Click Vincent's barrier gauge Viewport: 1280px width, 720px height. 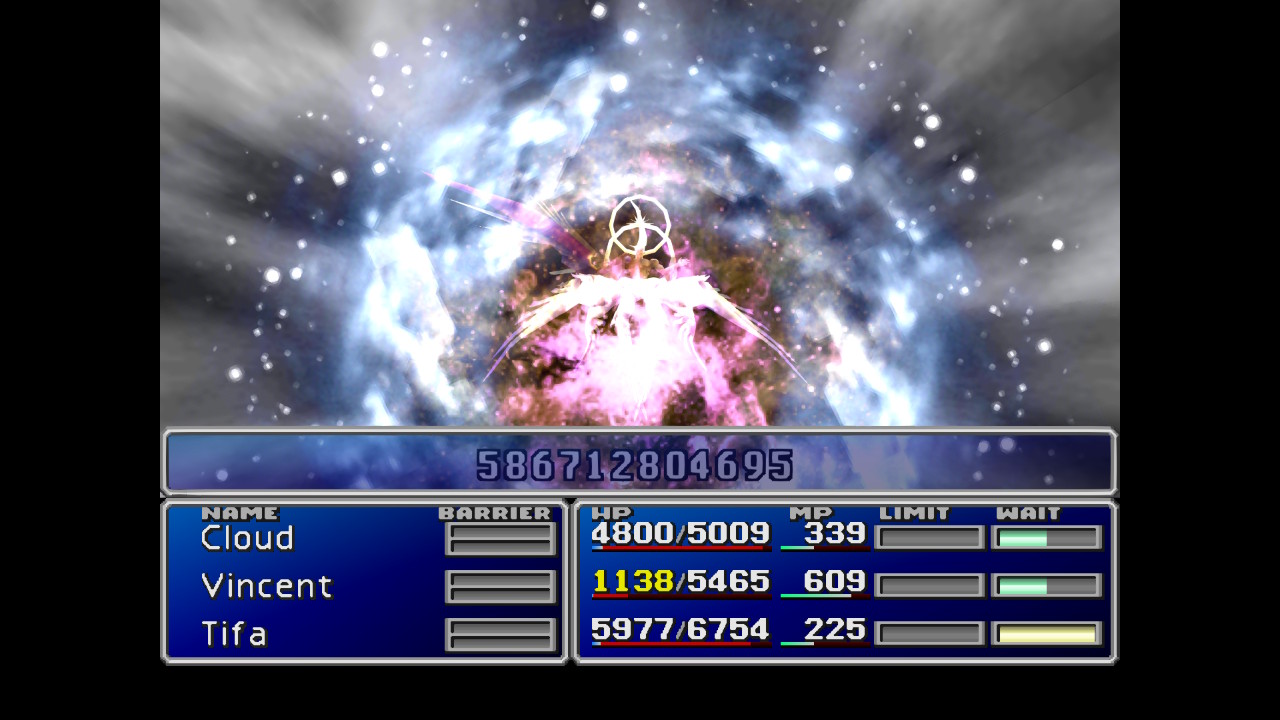(x=500, y=586)
